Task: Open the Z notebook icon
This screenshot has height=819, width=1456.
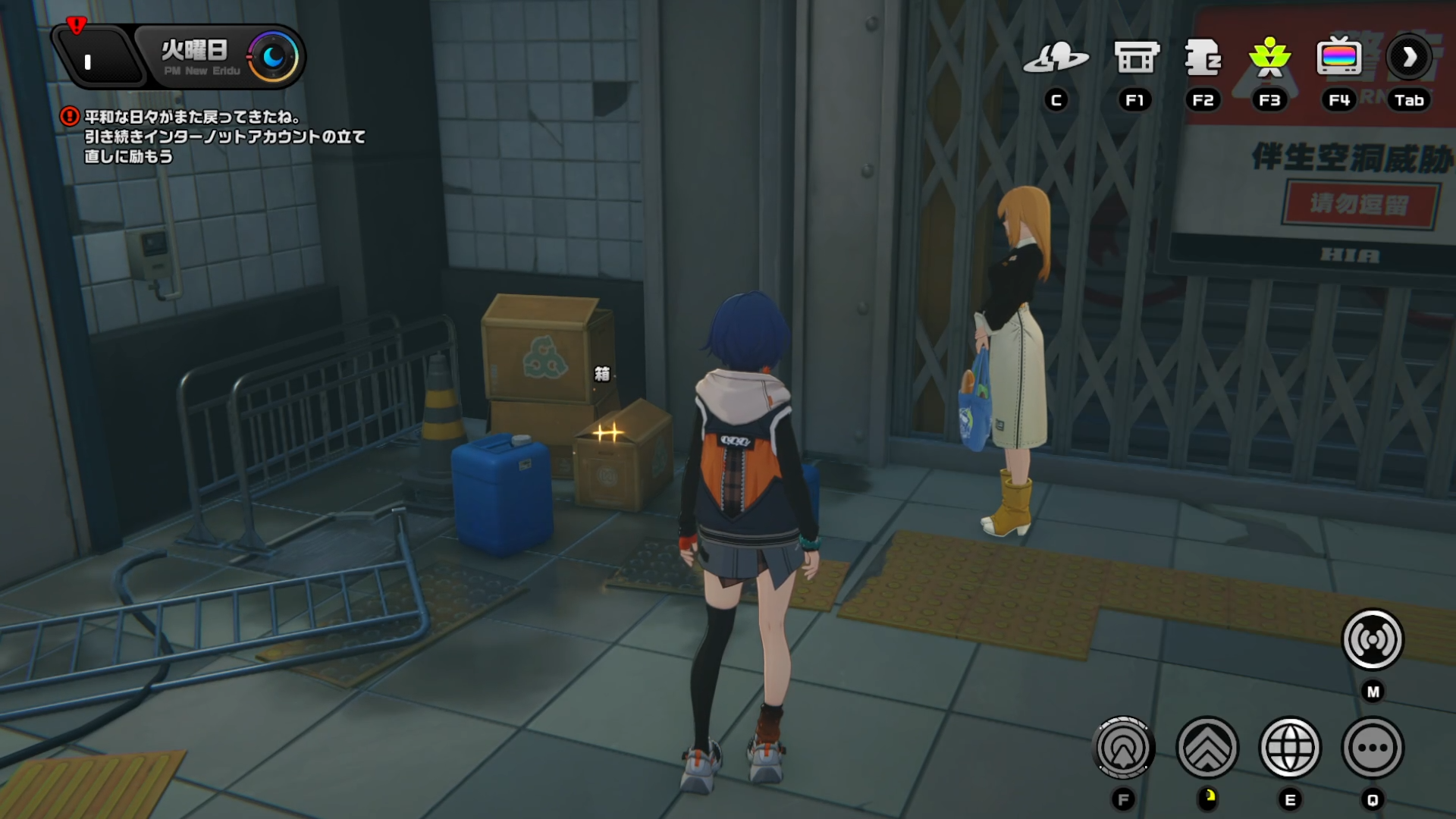Action: [x=1203, y=58]
